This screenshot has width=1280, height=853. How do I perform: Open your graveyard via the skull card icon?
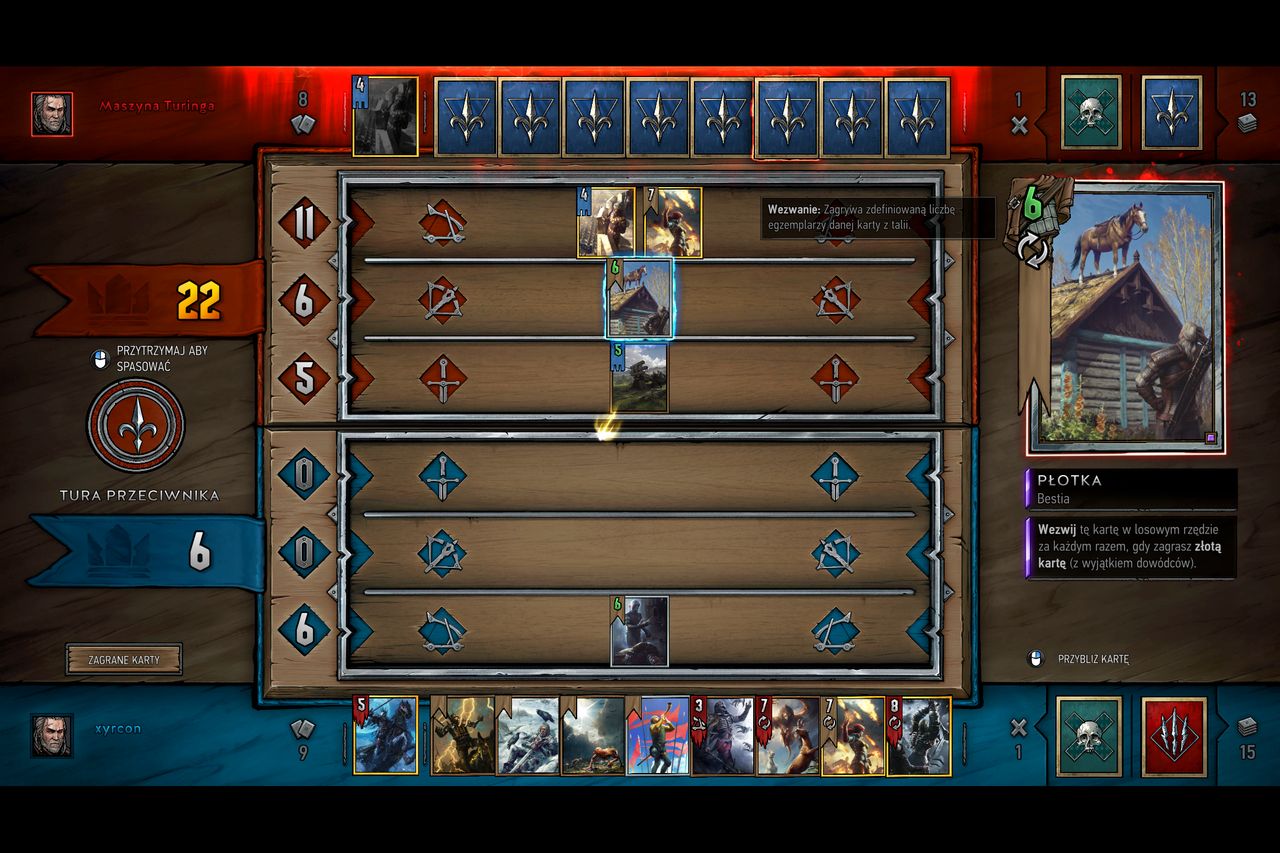[1090, 737]
